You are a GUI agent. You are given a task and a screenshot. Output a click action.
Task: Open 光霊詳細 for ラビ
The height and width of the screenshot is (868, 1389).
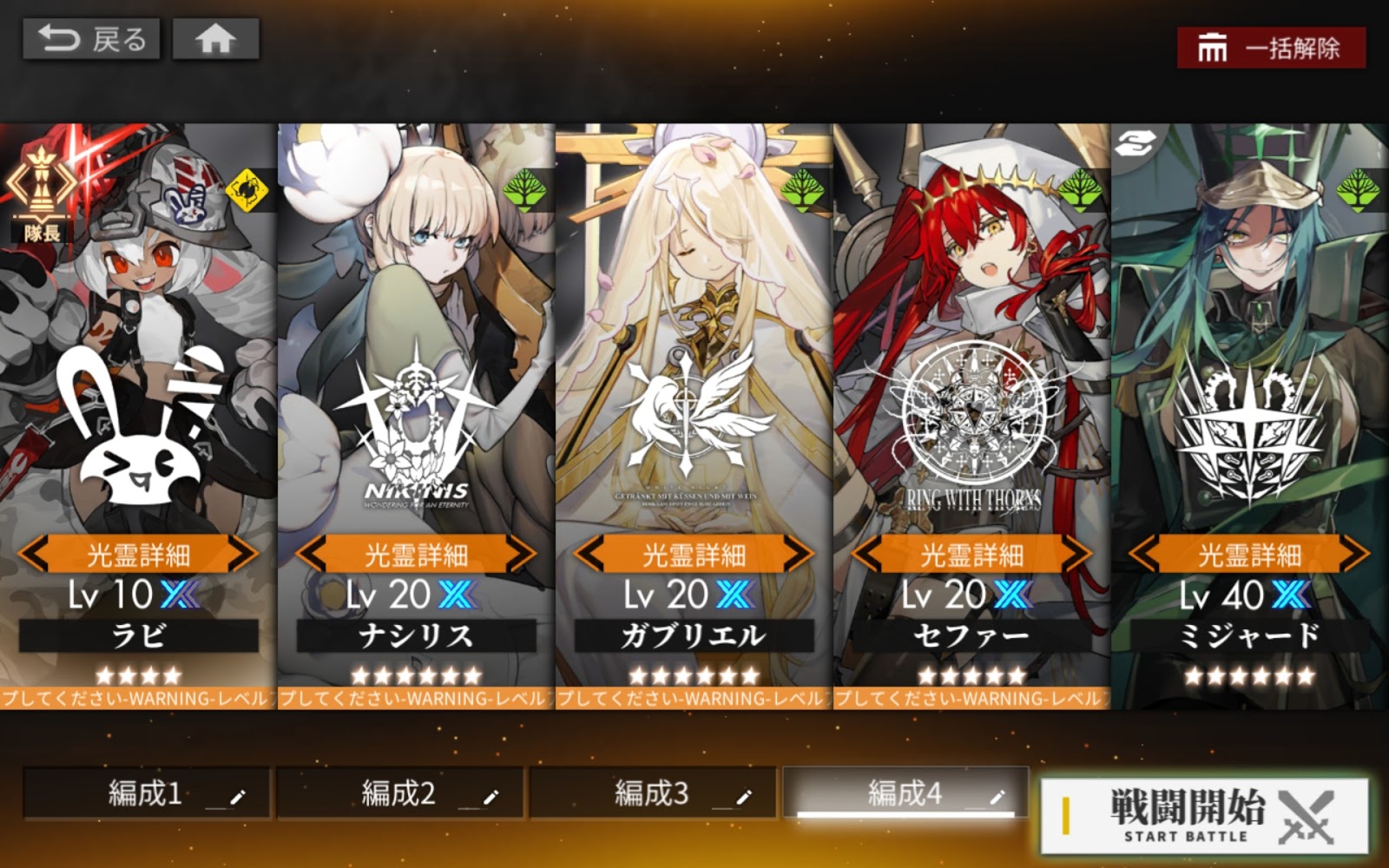point(138,554)
